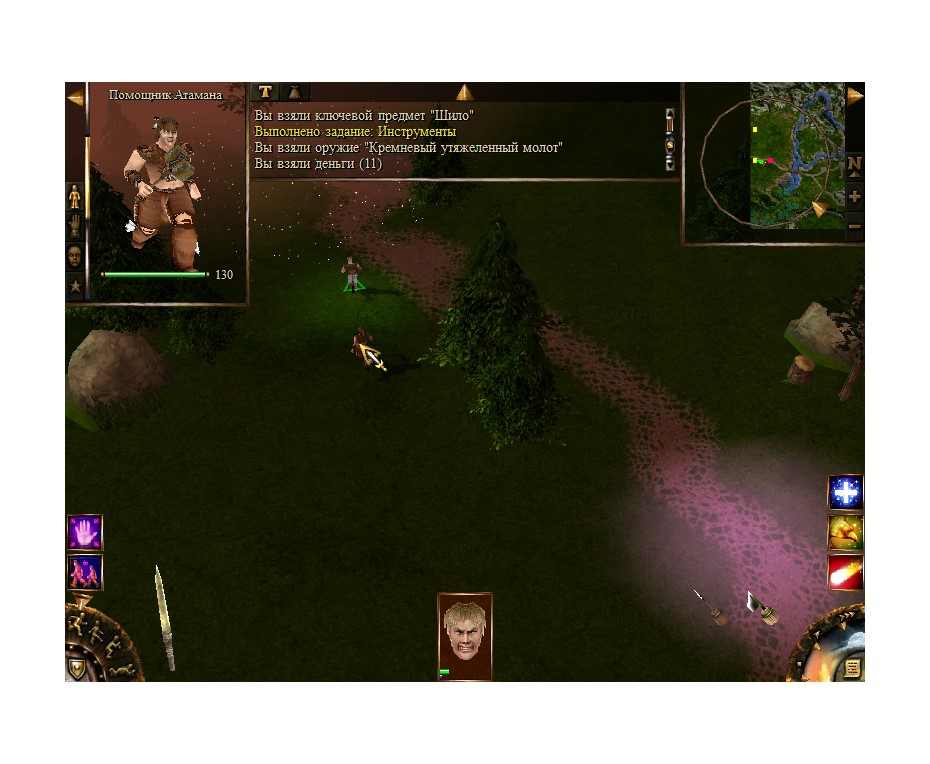Cast the red fire bolt spell
Viewport: 930px width, 764px height.
pos(845,573)
